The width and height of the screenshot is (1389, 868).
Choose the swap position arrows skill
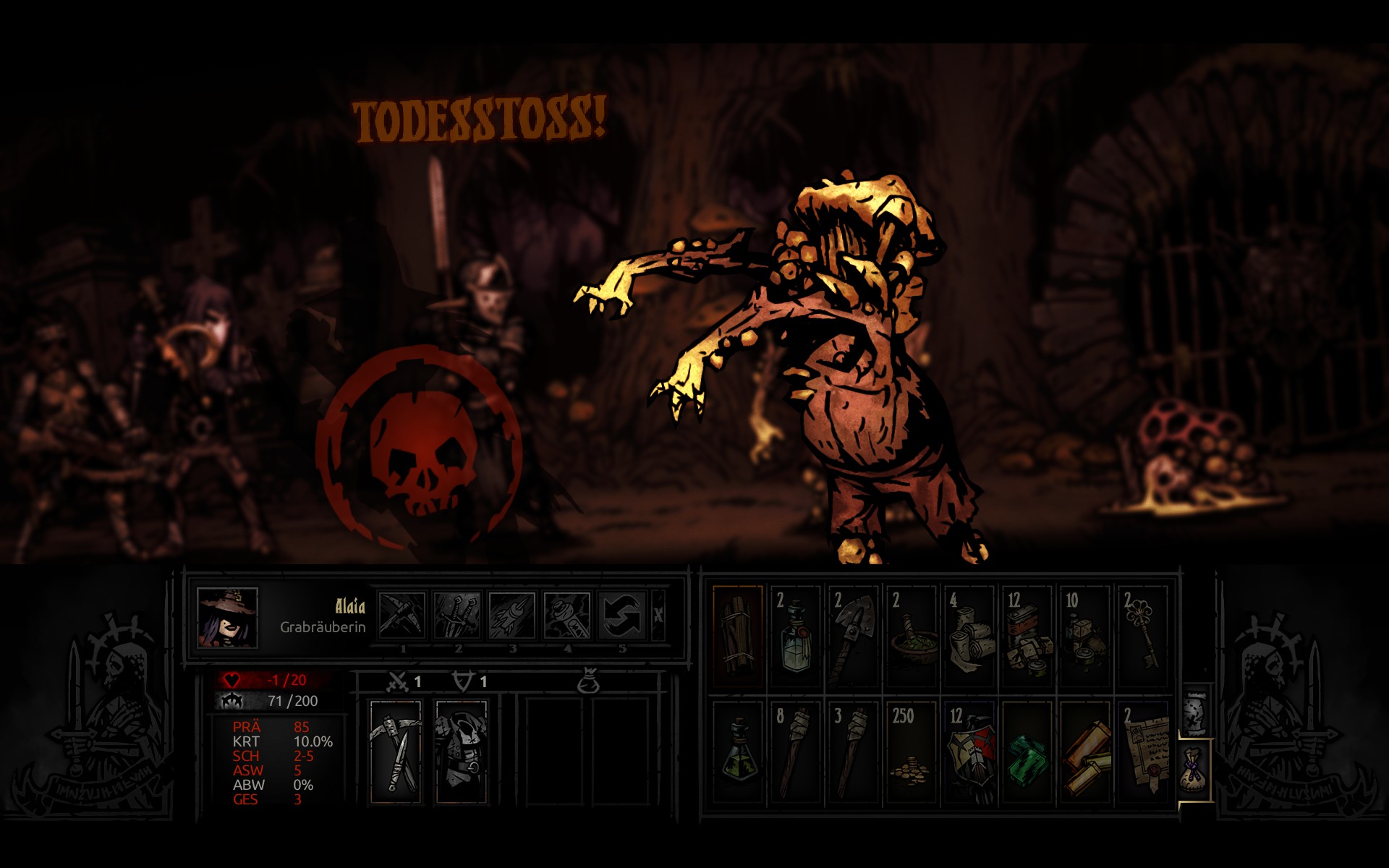click(x=622, y=616)
